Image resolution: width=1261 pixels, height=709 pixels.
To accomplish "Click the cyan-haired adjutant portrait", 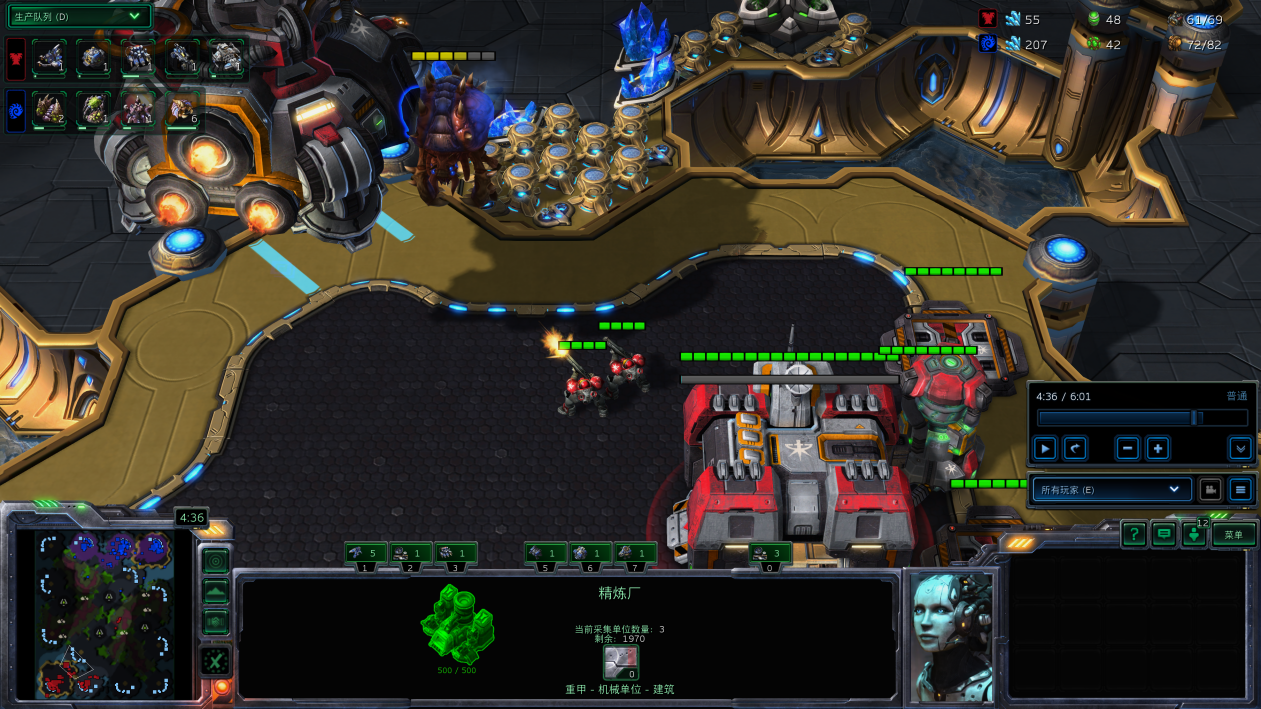I will pyautogui.click(x=952, y=636).
